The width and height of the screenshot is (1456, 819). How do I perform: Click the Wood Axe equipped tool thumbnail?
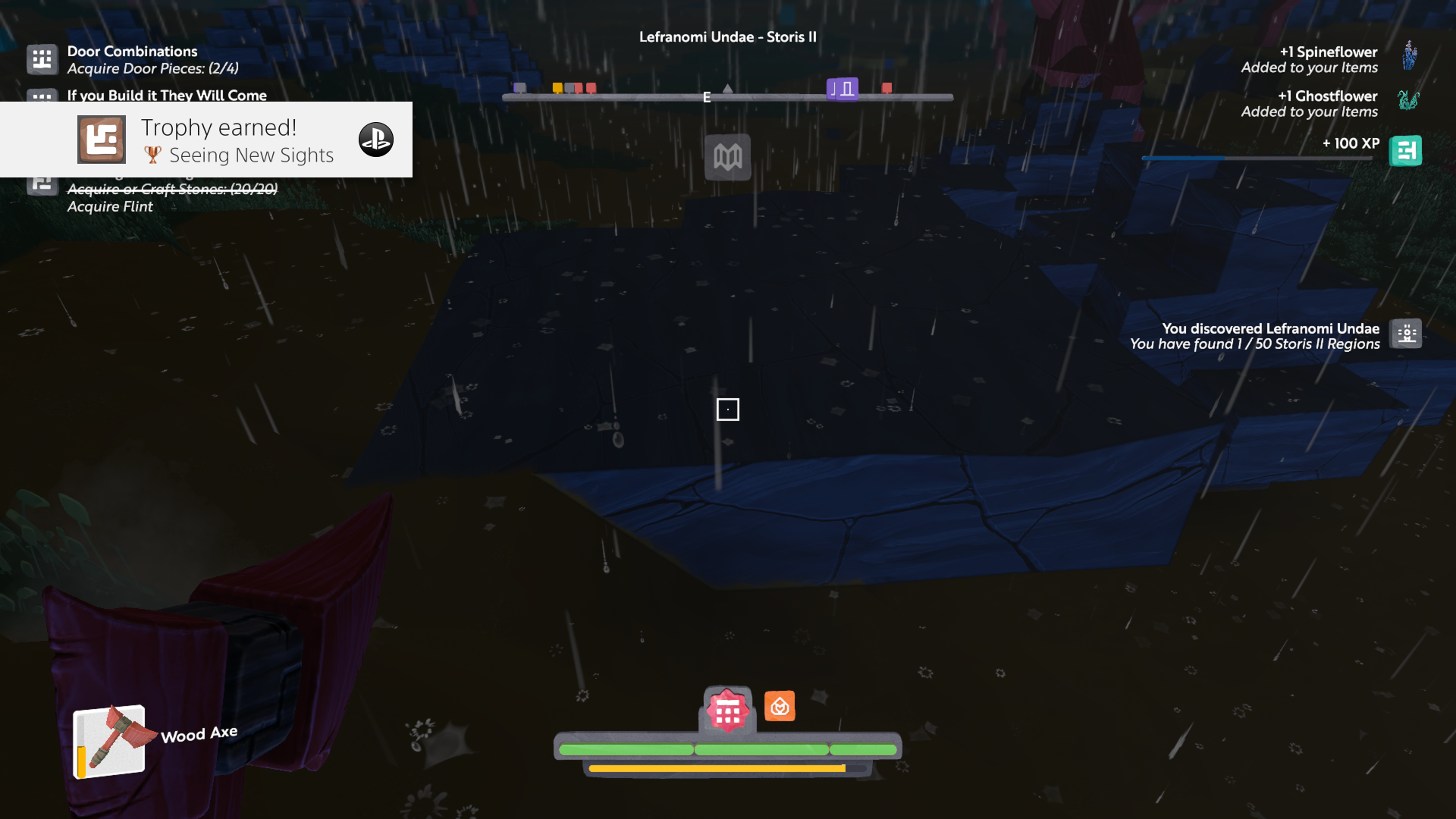coord(109,738)
